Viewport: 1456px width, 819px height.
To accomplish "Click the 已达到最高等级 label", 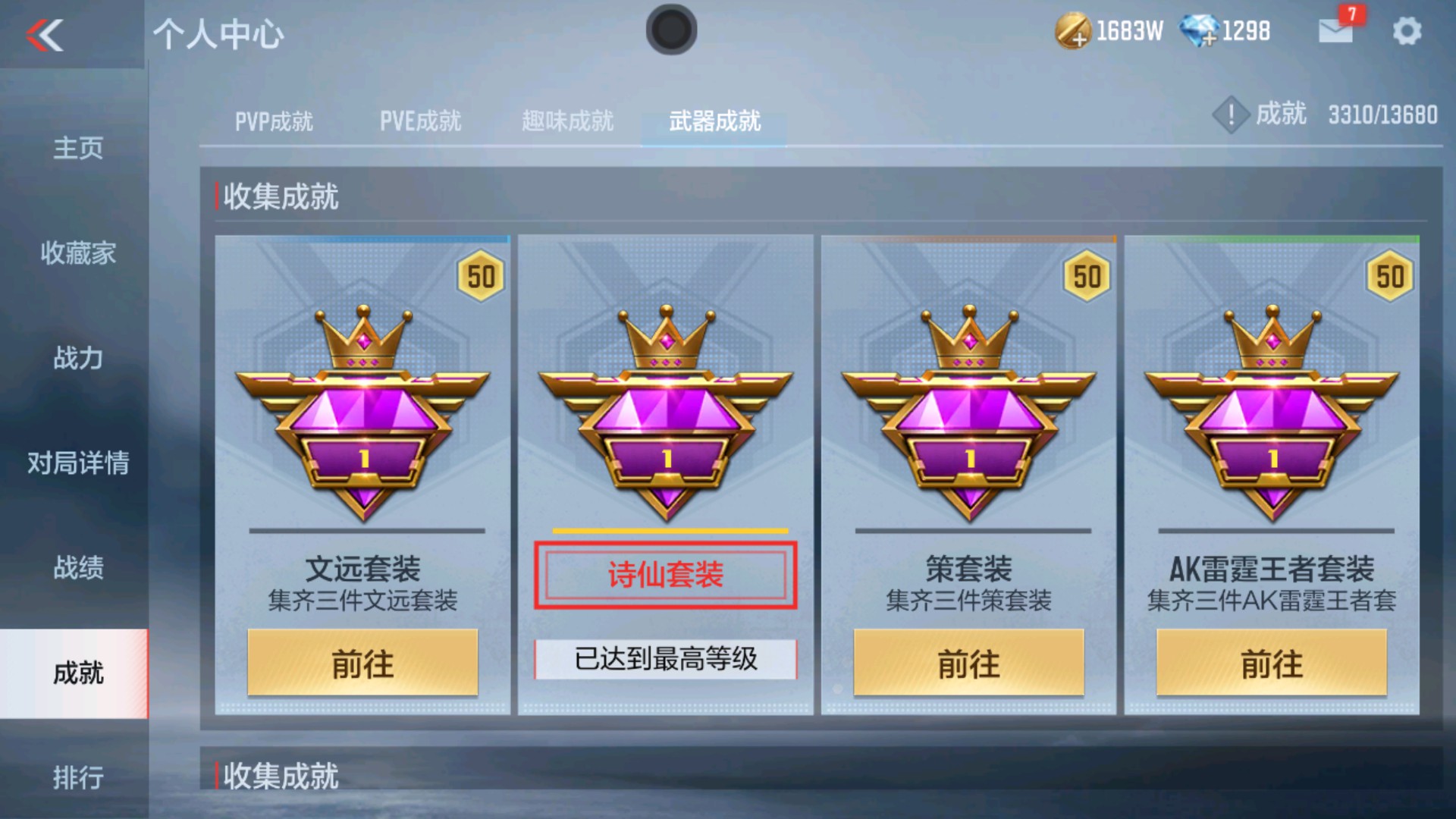I will (x=667, y=660).
